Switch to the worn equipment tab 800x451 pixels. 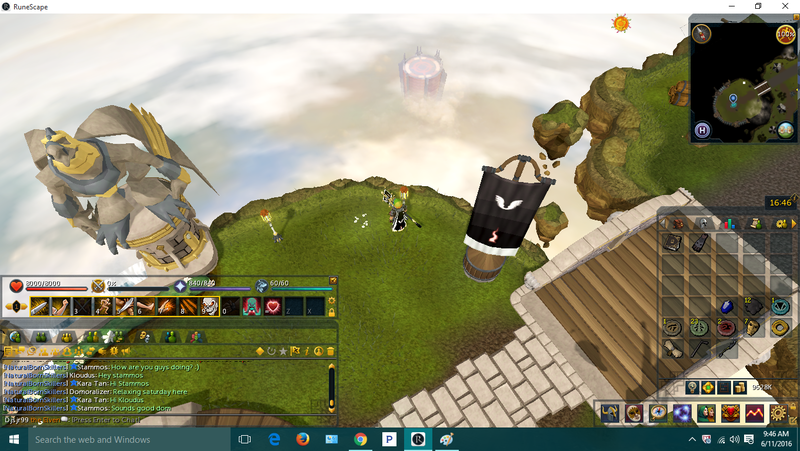(704, 223)
